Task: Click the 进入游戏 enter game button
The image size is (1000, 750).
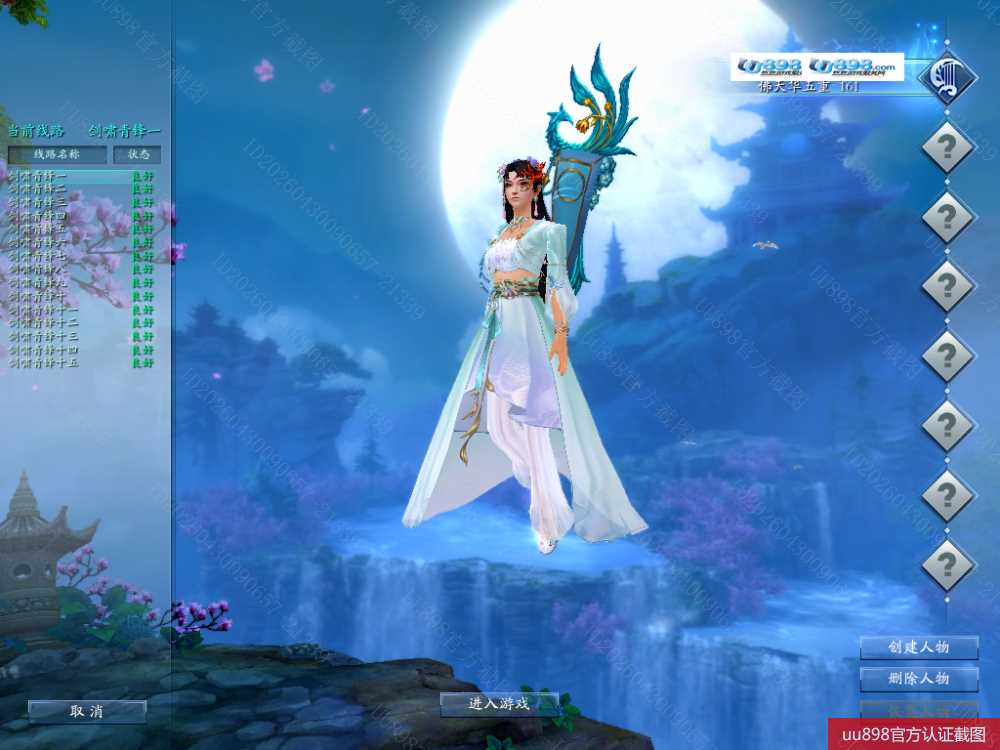Action: pyautogui.click(x=499, y=704)
